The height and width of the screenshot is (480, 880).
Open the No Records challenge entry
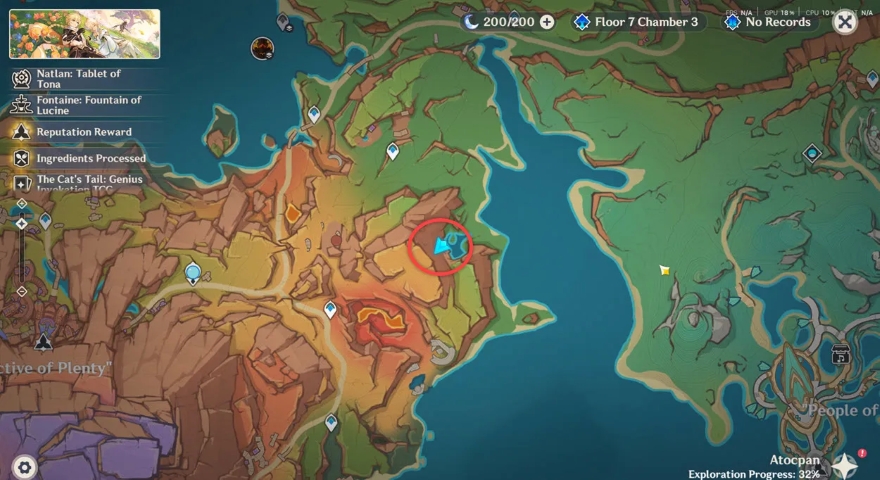[x=768, y=22]
